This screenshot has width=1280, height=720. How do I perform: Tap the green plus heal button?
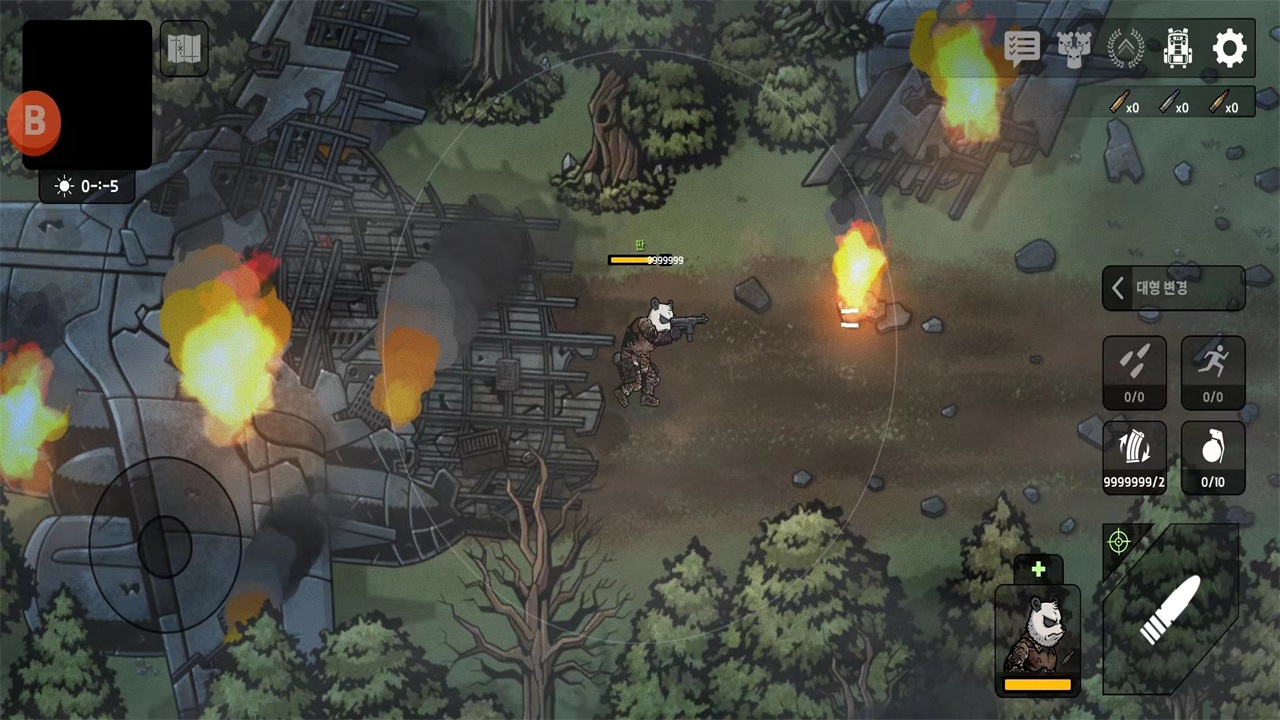tap(1038, 569)
